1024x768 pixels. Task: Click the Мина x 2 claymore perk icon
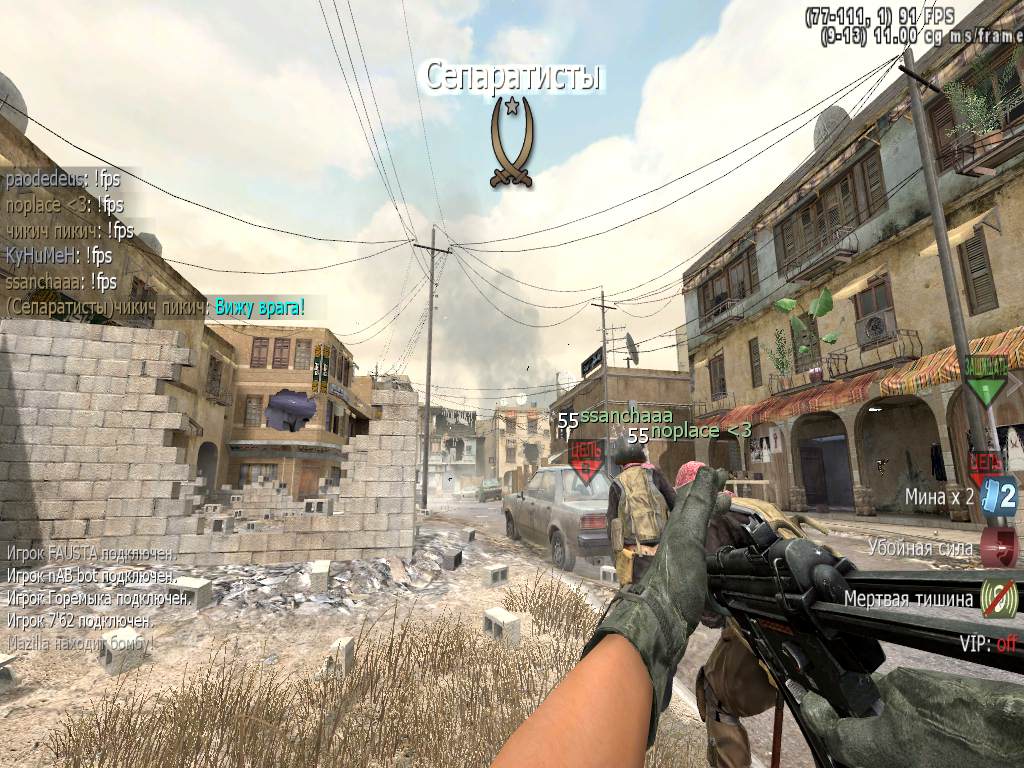pyautogui.click(x=999, y=495)
